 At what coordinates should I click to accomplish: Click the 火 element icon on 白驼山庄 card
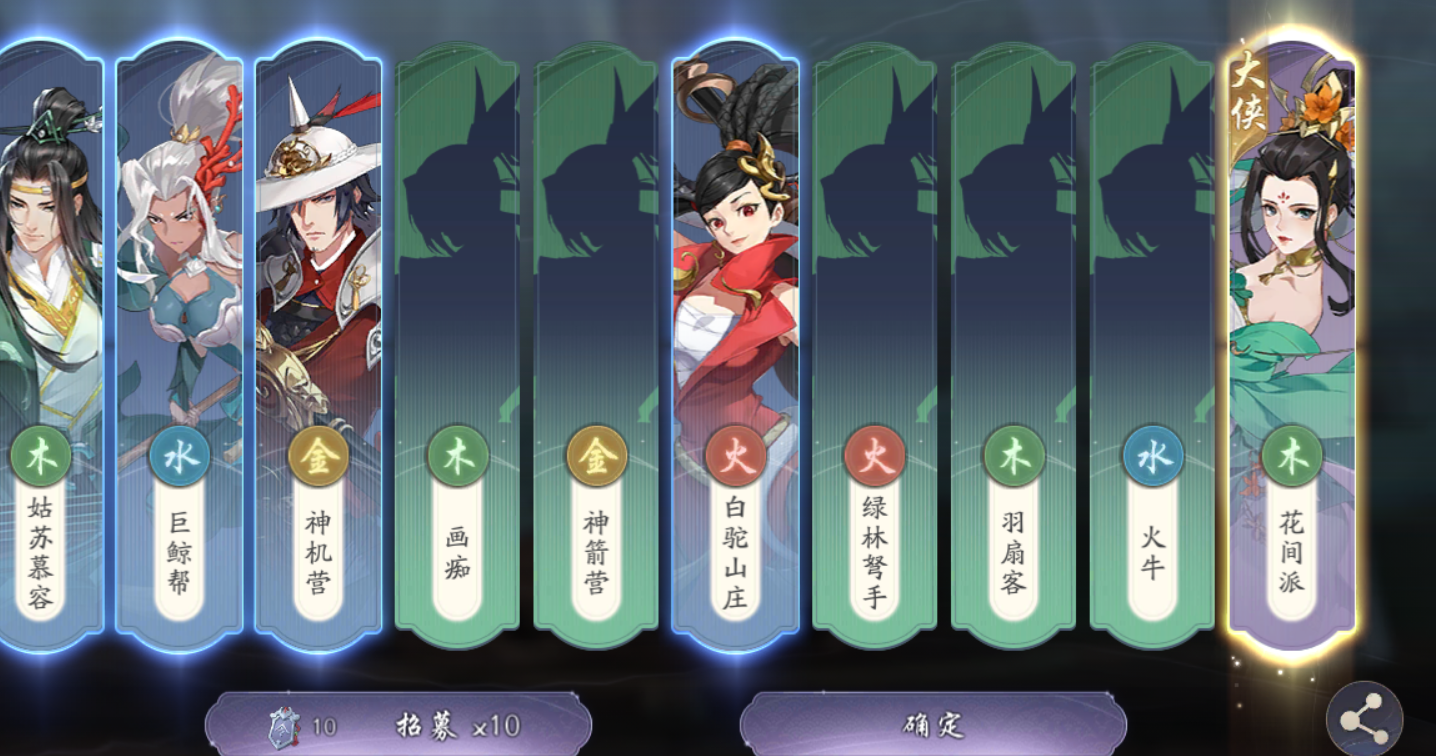[x=734, y=456]
